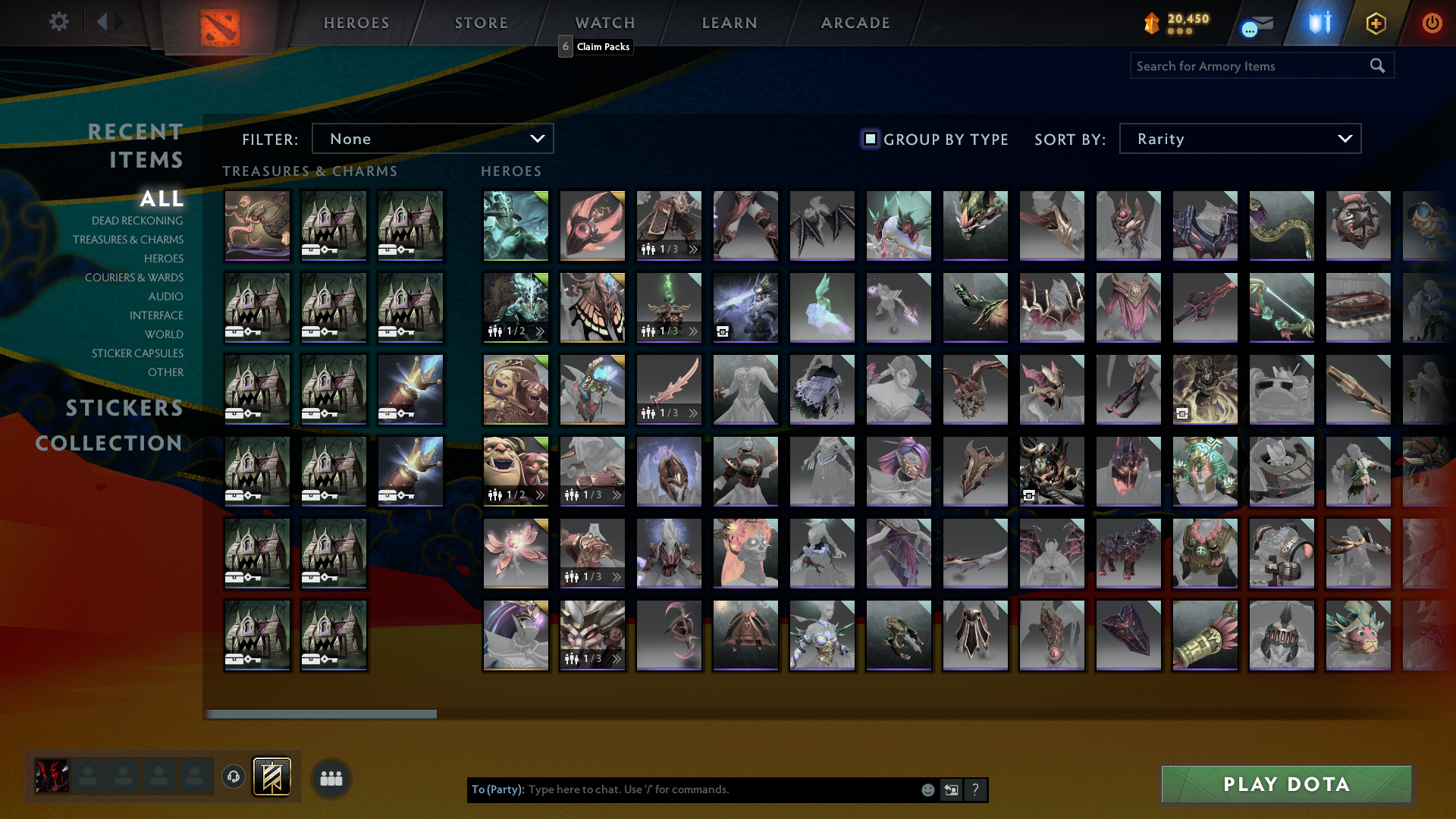This screenshot has width=1456, height=819.
Task: Open the Dota Plus subscription icon
Action: click(x=1376, y=23)
